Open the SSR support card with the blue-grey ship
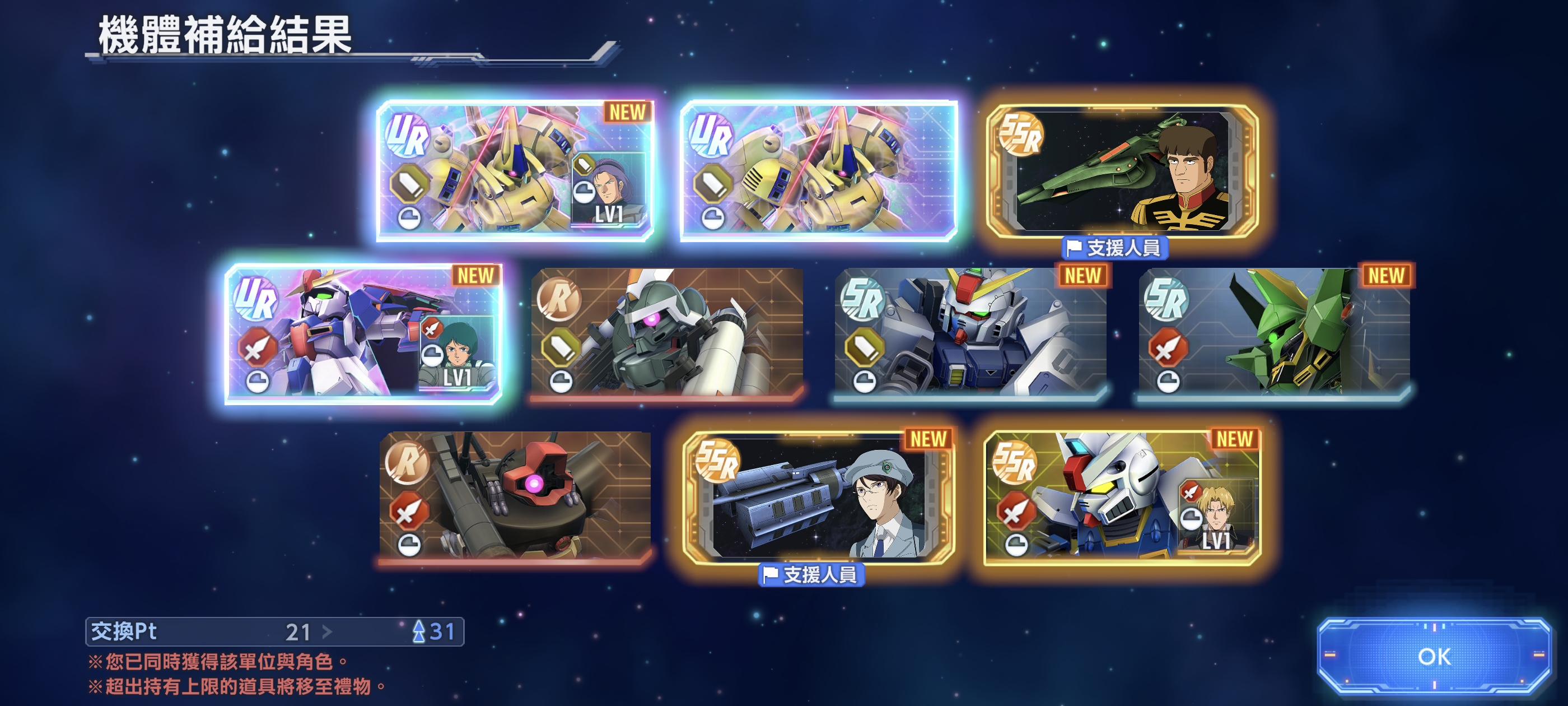1568x706 pixels. [818, 498]
